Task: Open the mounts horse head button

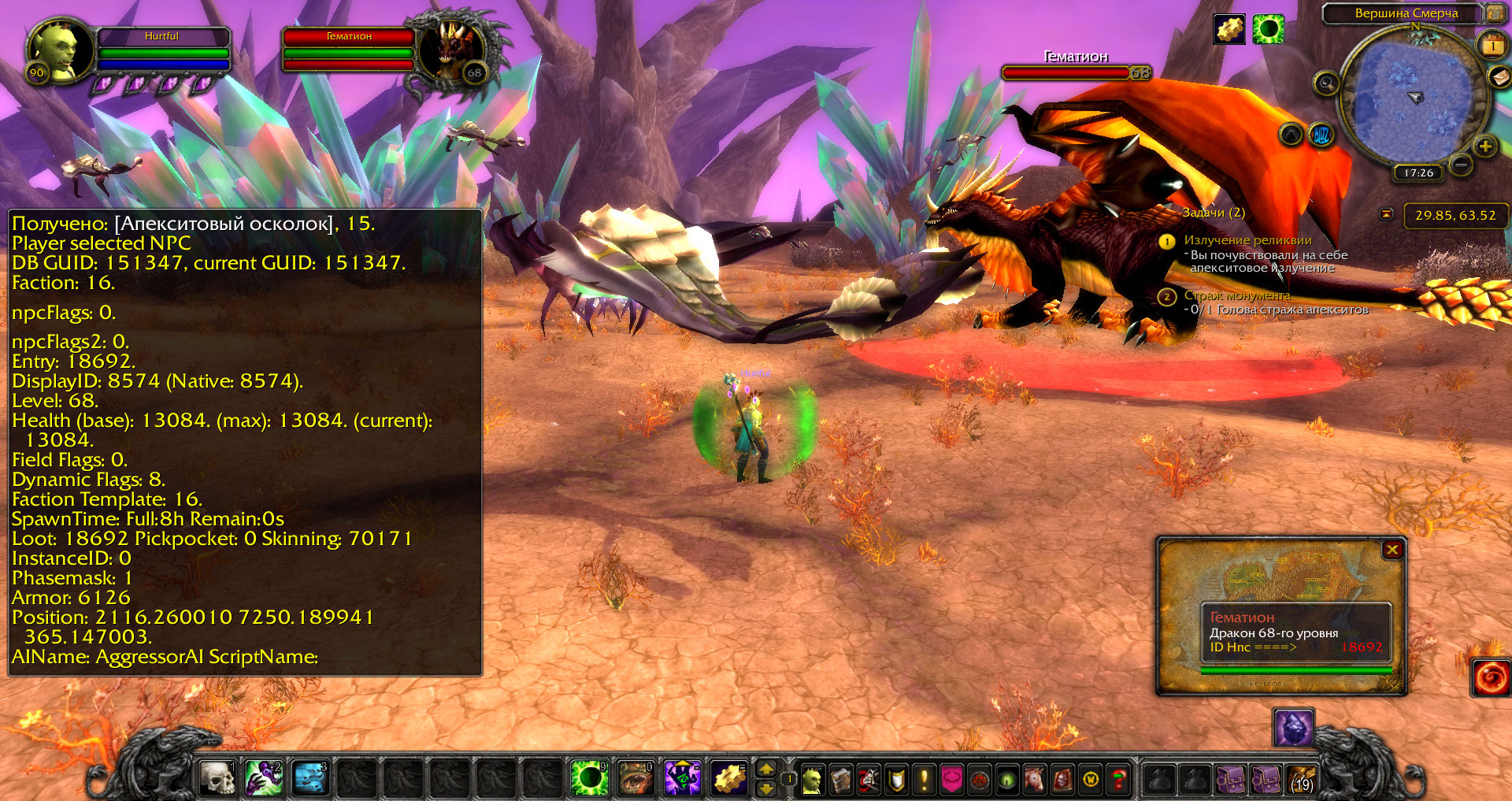Action: point(1035,780)
